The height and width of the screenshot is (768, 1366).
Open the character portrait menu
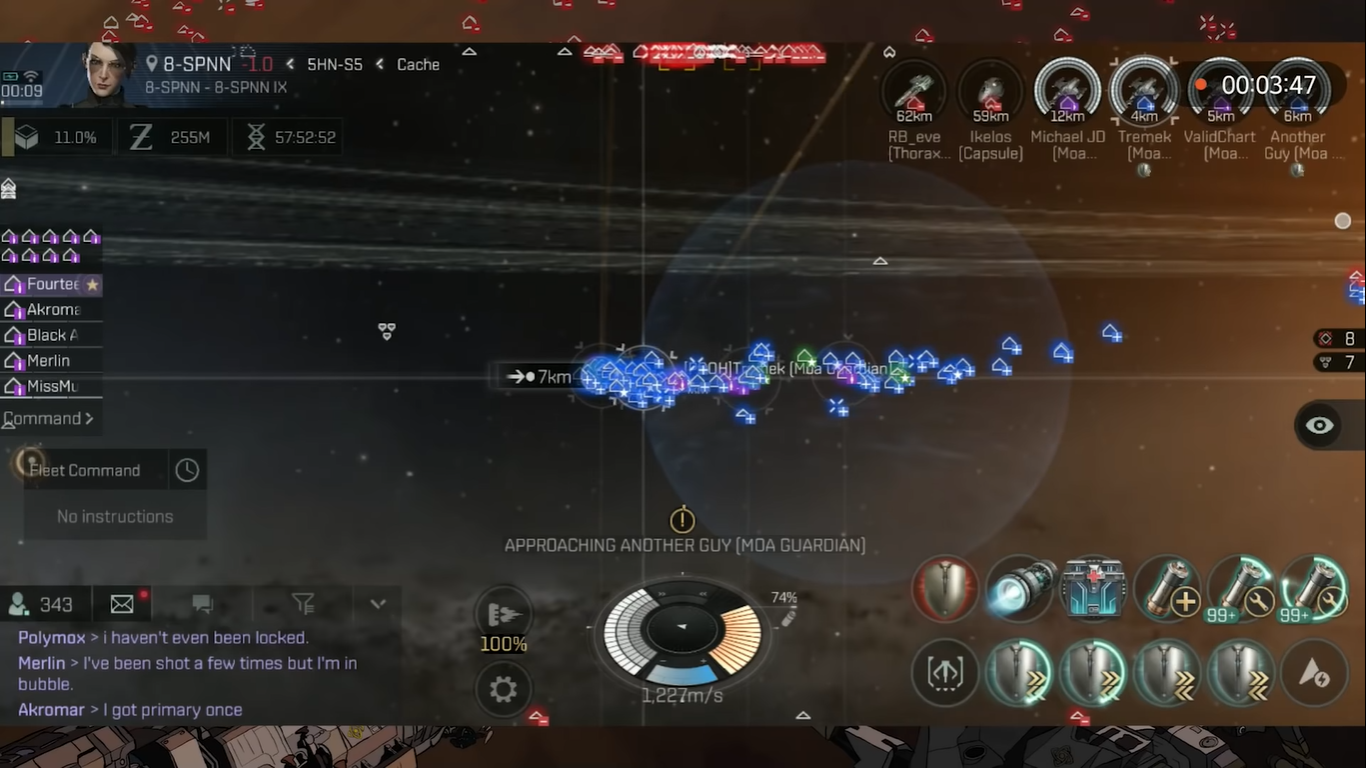(x=108, y=72)
